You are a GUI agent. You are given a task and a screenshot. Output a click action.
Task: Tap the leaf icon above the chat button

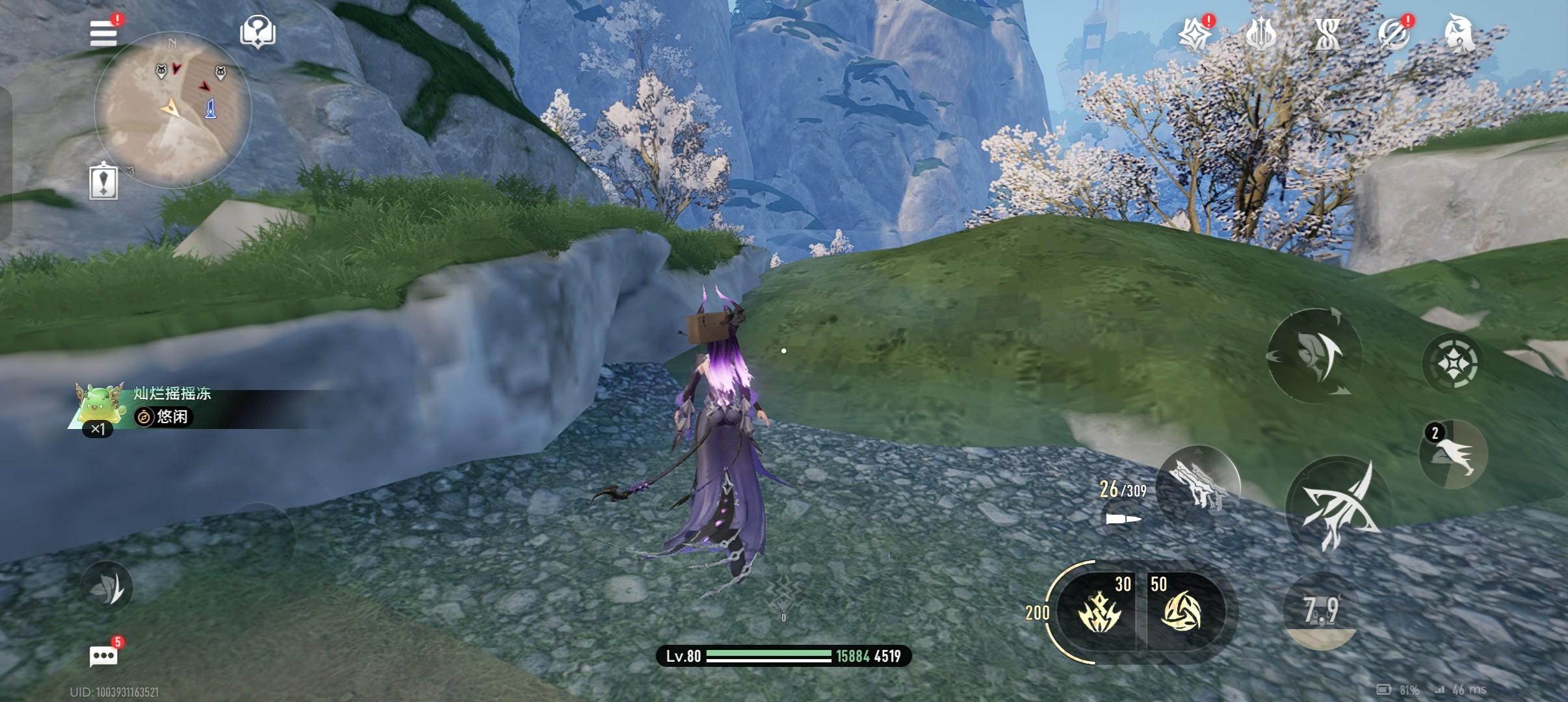[107, 587]
